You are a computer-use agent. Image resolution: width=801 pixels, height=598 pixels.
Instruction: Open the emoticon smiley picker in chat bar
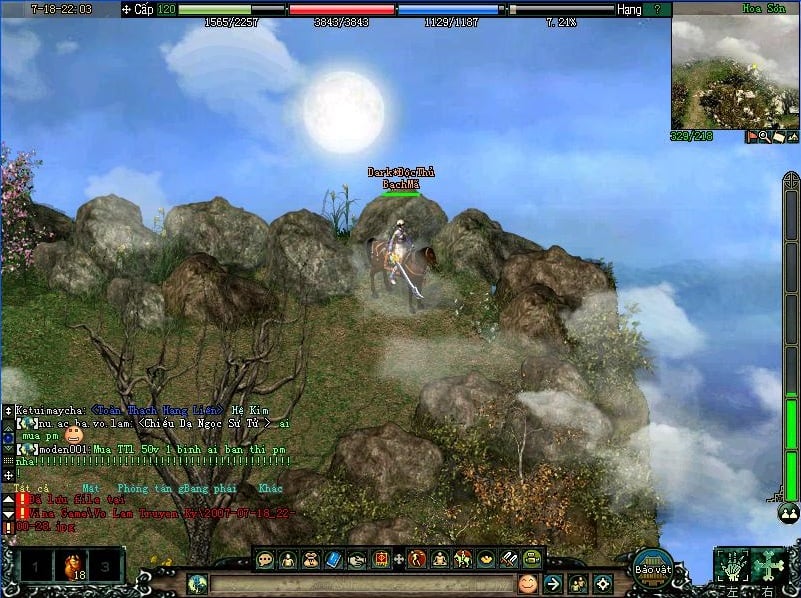click(527, 583)
